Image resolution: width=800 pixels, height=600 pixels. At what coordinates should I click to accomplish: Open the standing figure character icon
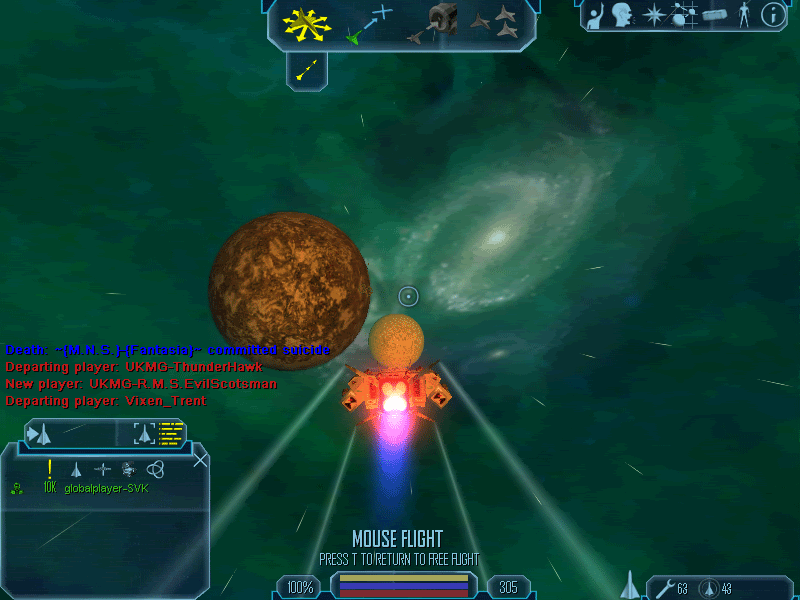point(743,15)
